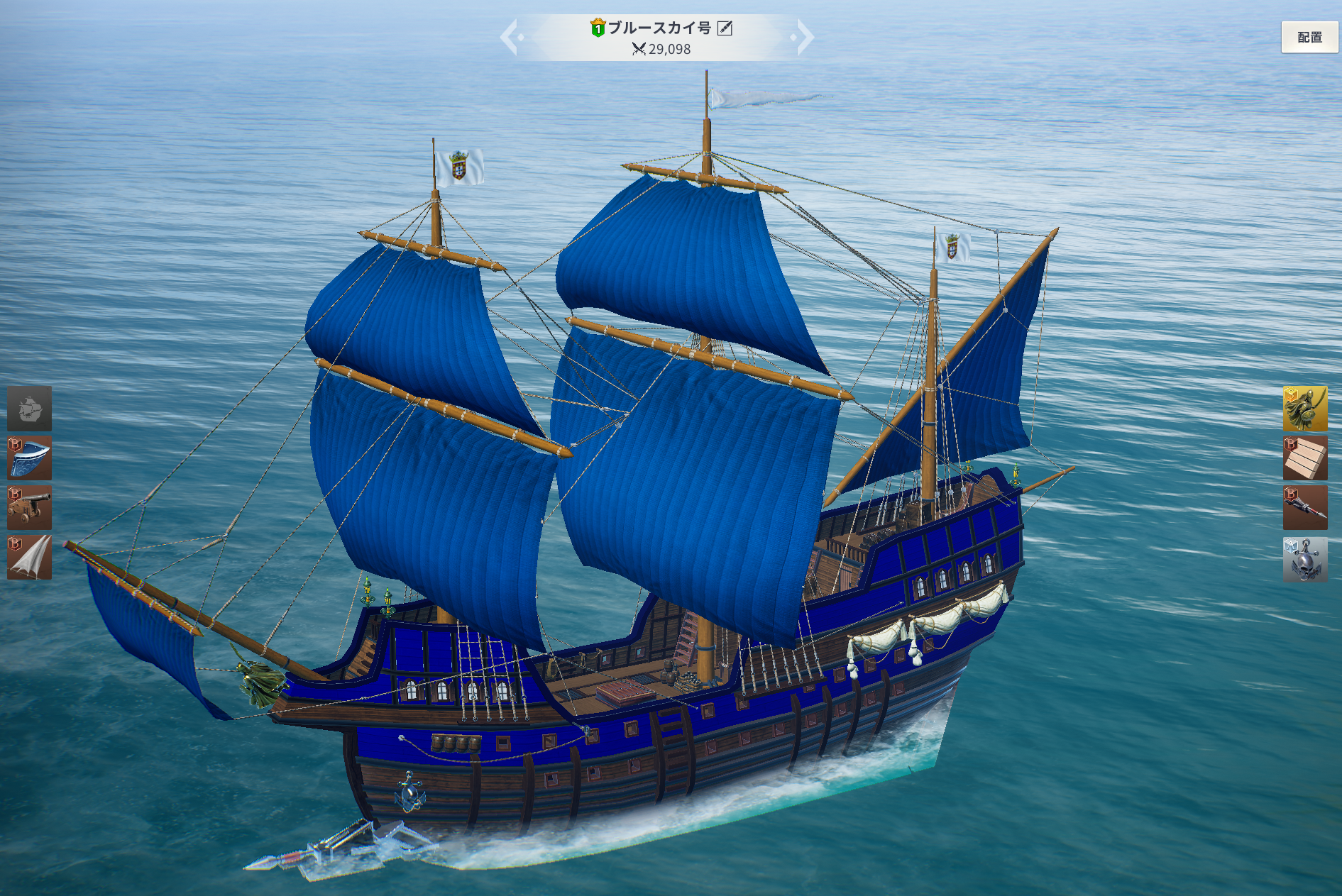Open the skull anchor ornament slot
Viewport: 1342px width, 896px height.
(1304, 559)
